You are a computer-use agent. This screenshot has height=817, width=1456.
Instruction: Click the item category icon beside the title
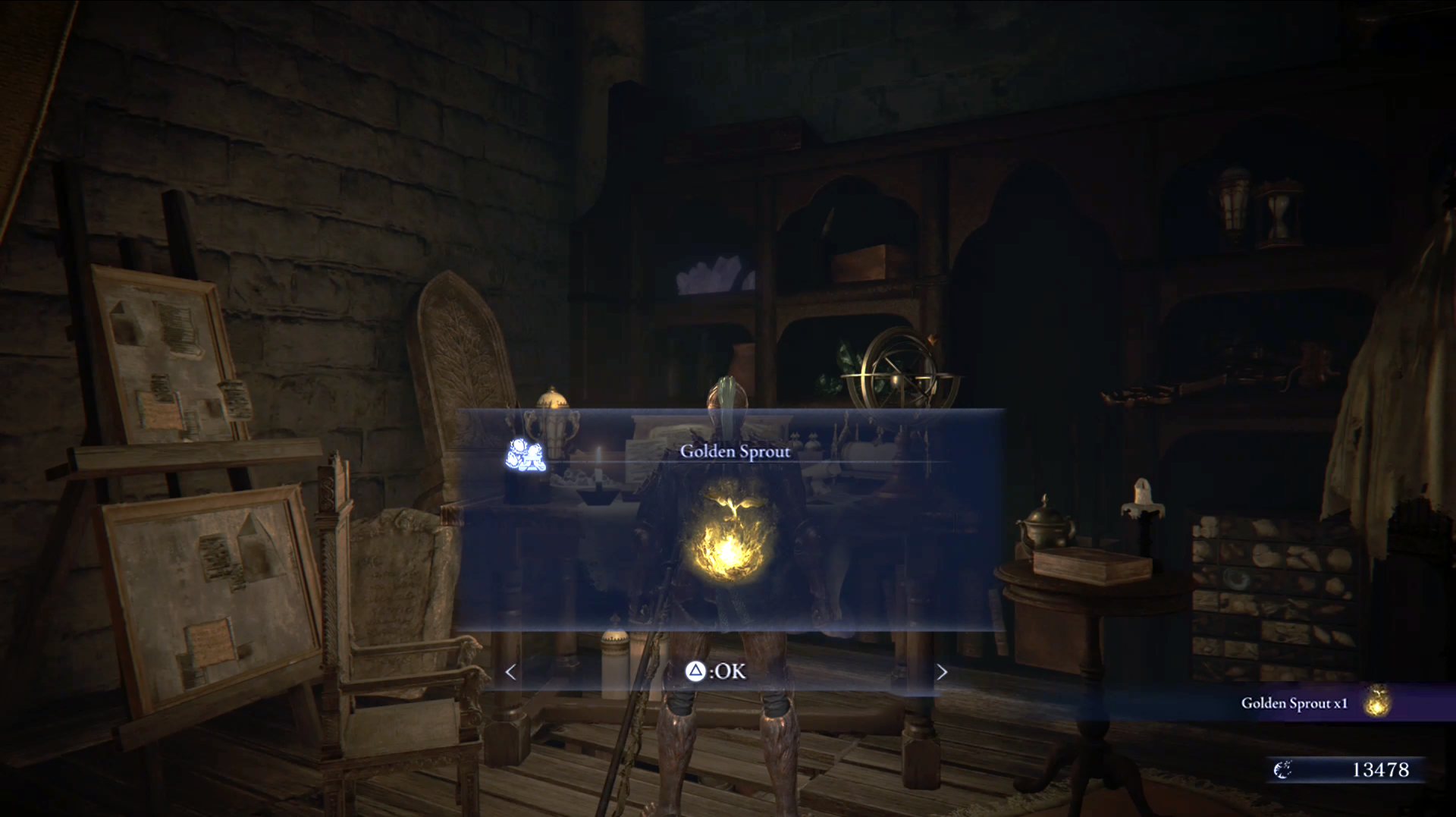(526, 454)
